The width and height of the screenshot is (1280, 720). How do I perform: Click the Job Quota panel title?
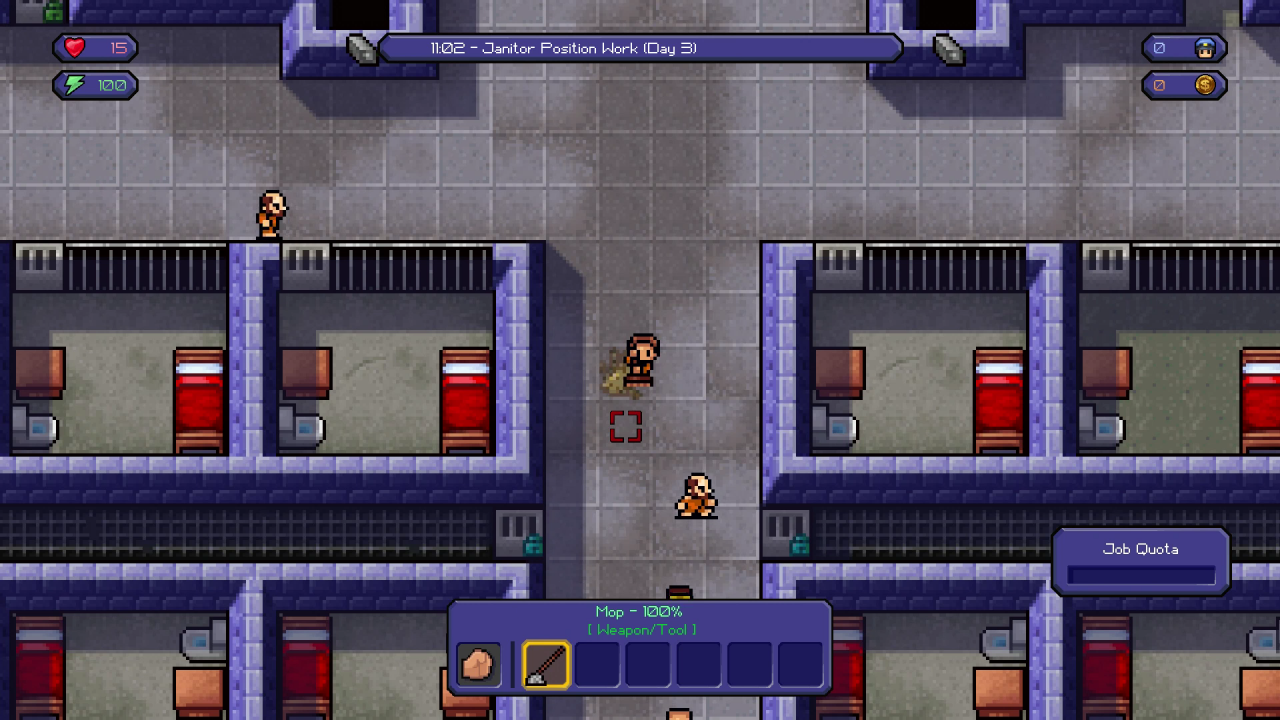[x=1140, y=548]
